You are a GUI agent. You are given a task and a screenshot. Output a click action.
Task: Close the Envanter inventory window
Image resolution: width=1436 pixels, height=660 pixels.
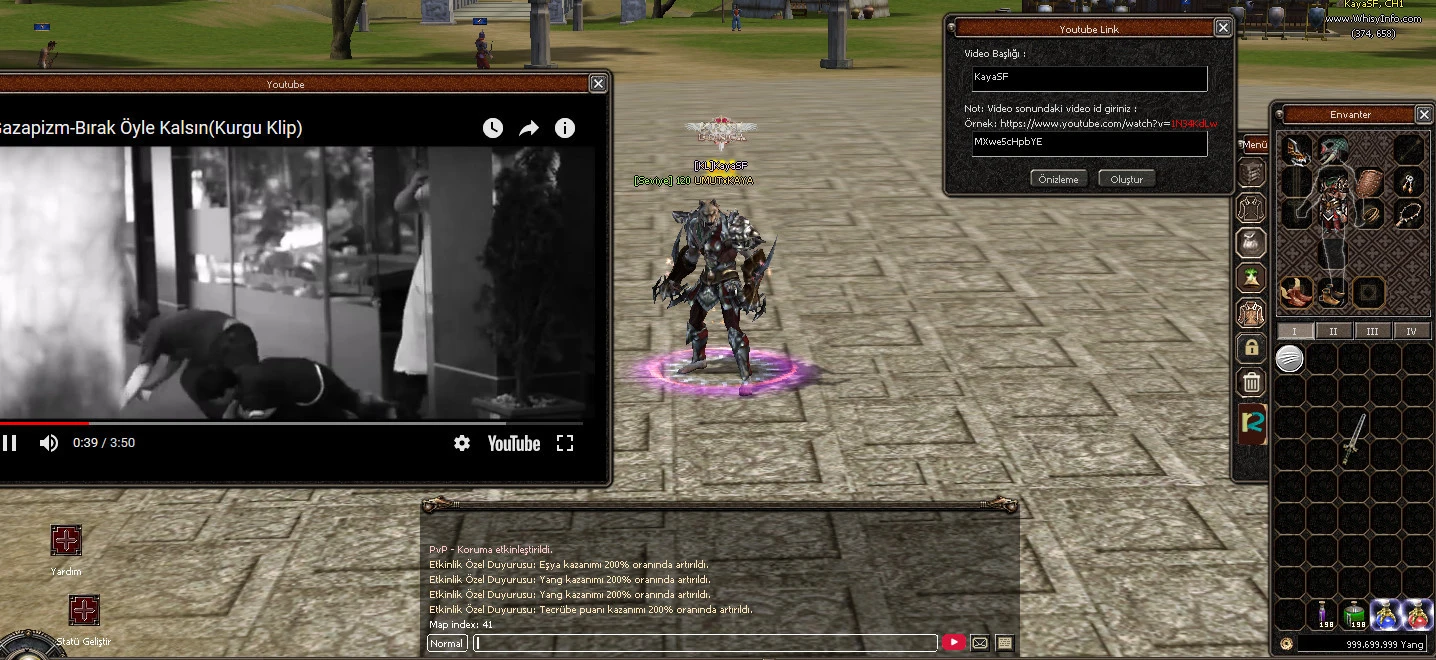[1423, 114]
